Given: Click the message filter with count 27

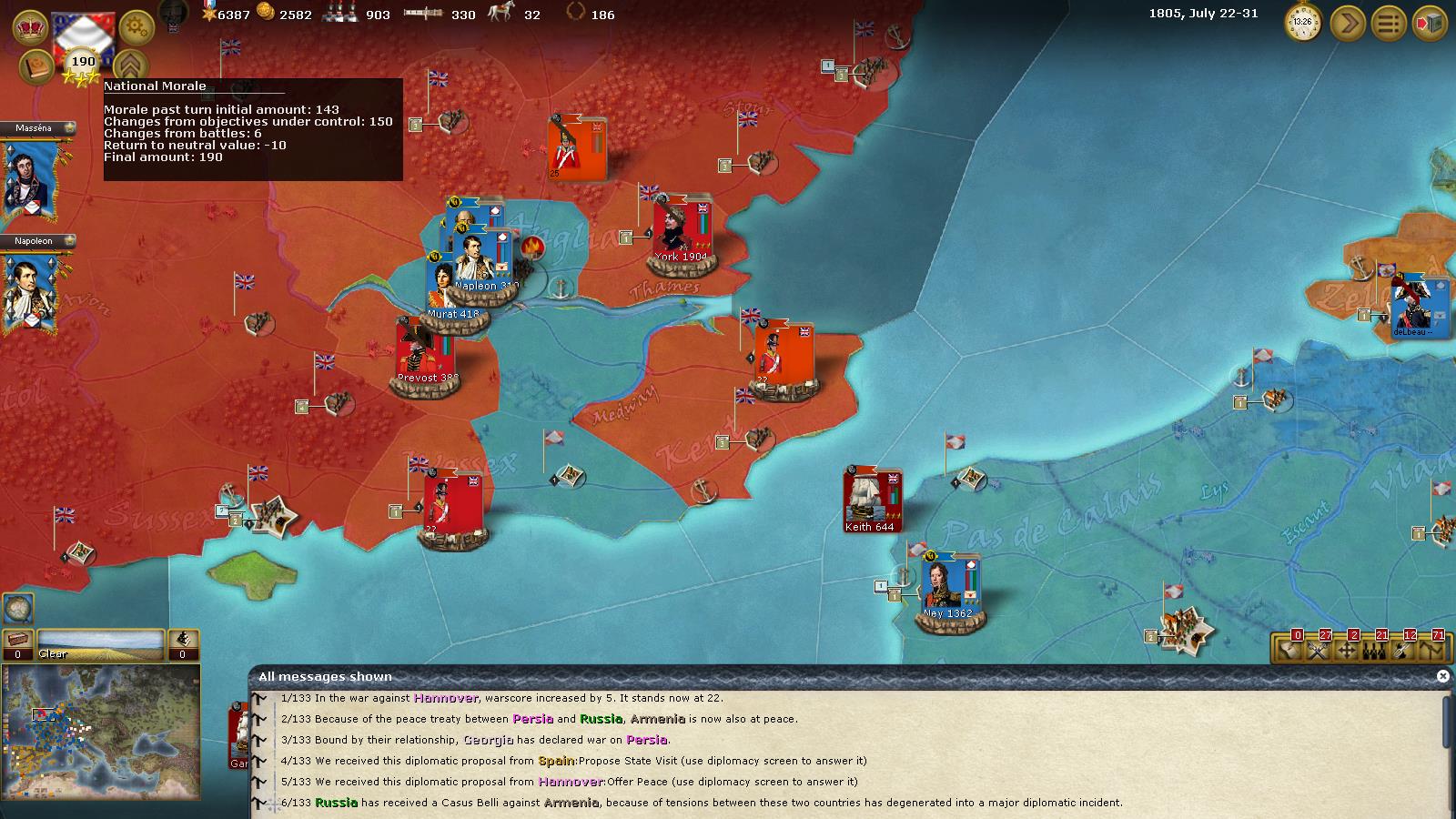Looking at the screenshot, I should 1319,649.
